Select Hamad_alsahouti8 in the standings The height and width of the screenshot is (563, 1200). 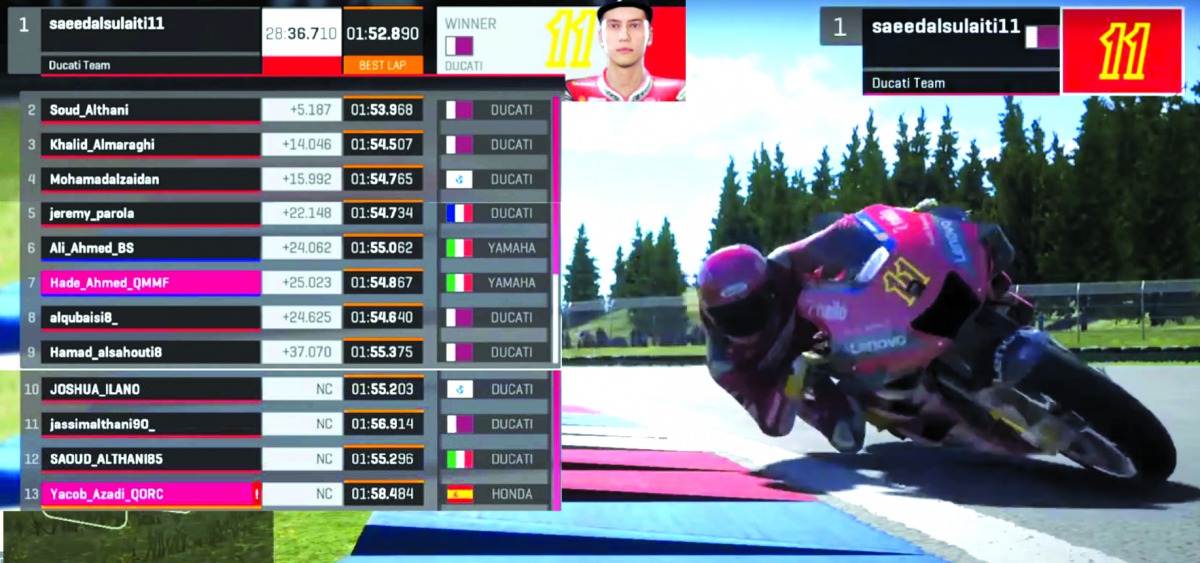150,352
